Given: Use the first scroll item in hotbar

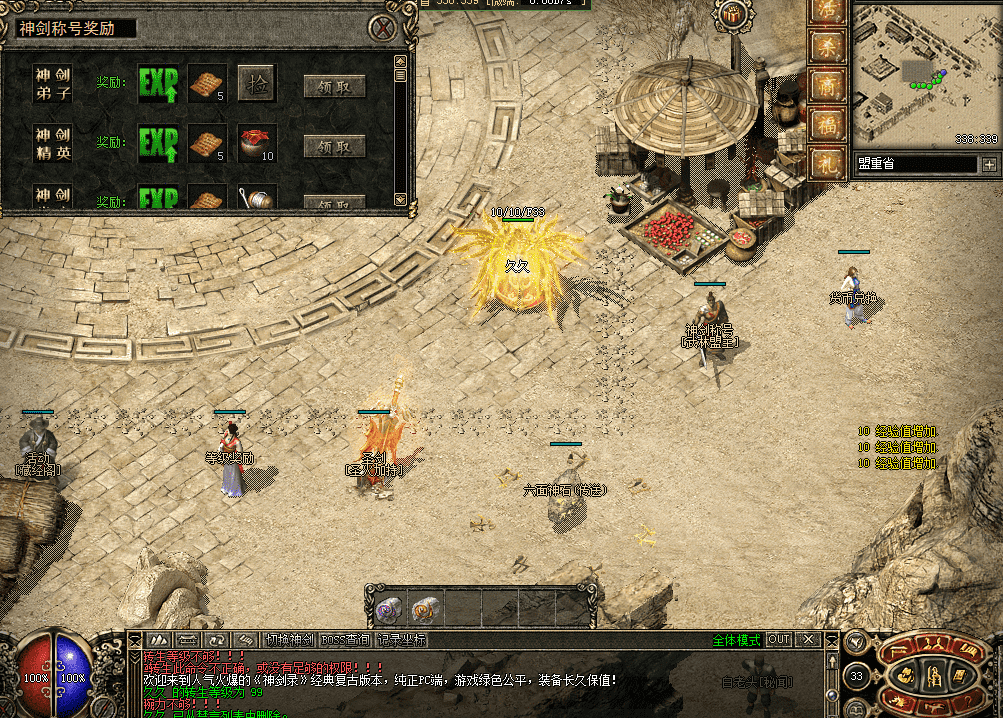Looking at the screenshot, I should click(389, 607).
